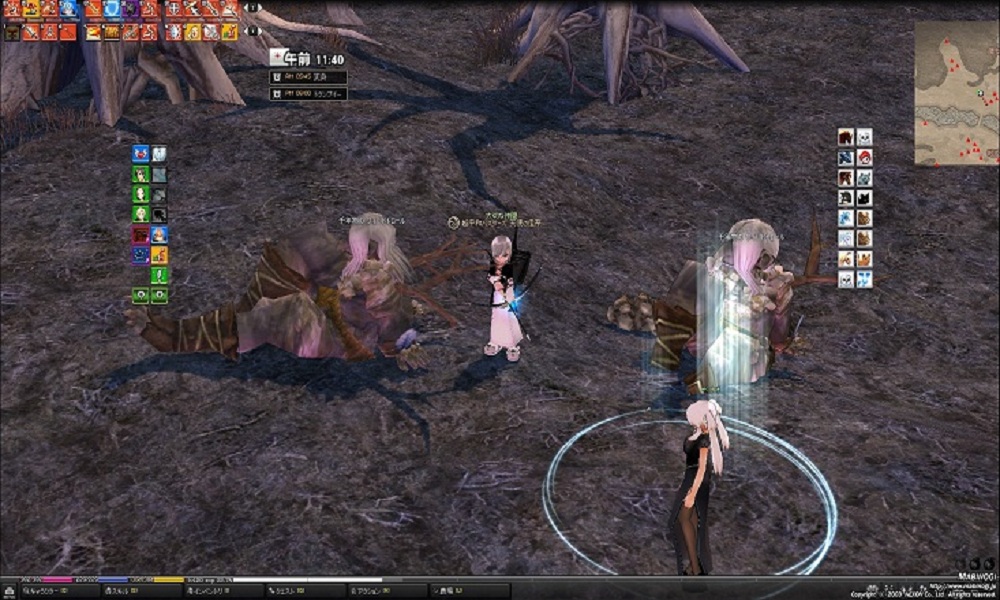This screenshot has height=600, width=1000.
Task: Select the PM 00:00 event timer row
Action: click(x=309, y=94)
